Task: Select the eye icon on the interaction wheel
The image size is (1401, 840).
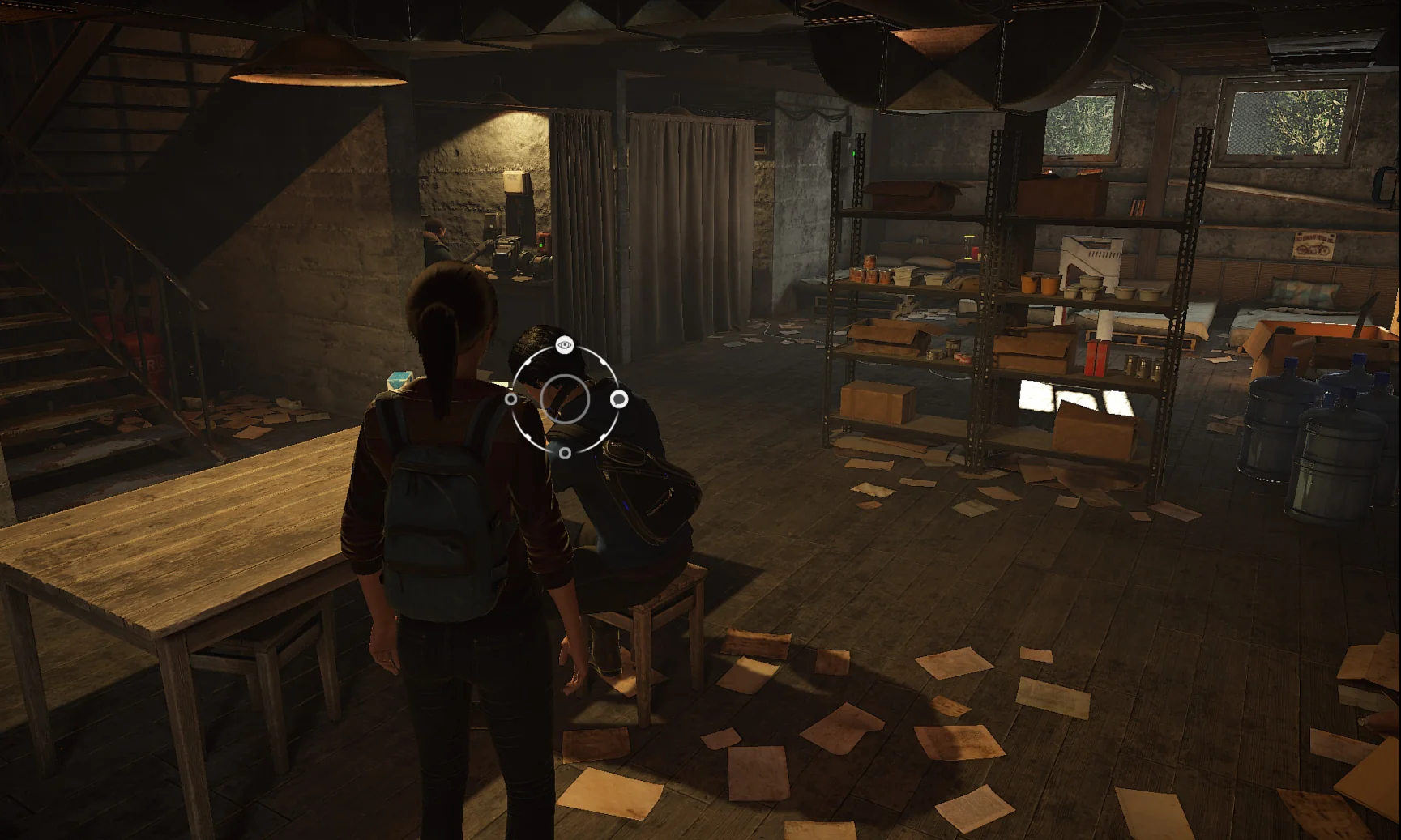Action: 563,344
